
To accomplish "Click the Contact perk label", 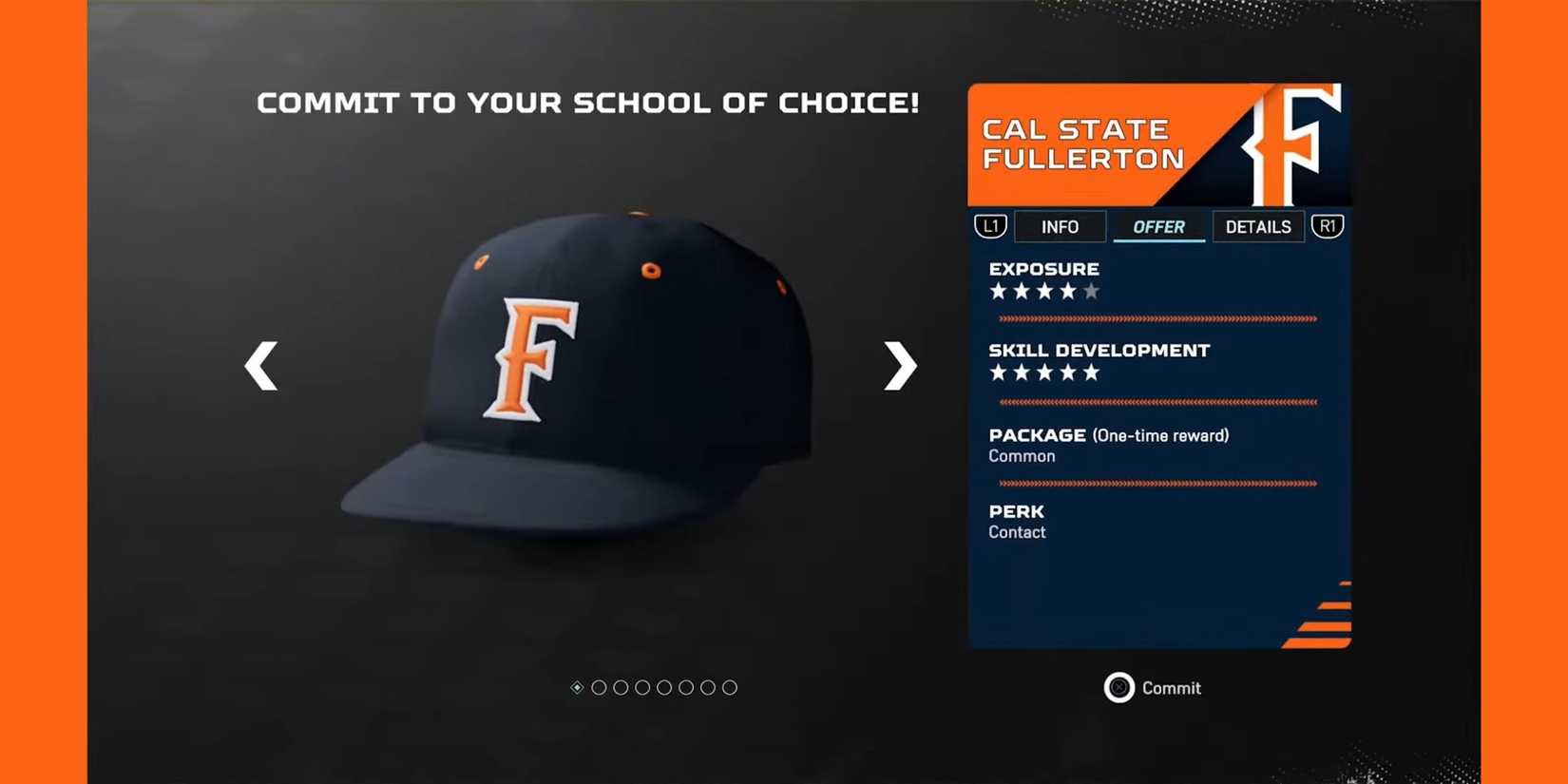I will [x=1016, y=532].
